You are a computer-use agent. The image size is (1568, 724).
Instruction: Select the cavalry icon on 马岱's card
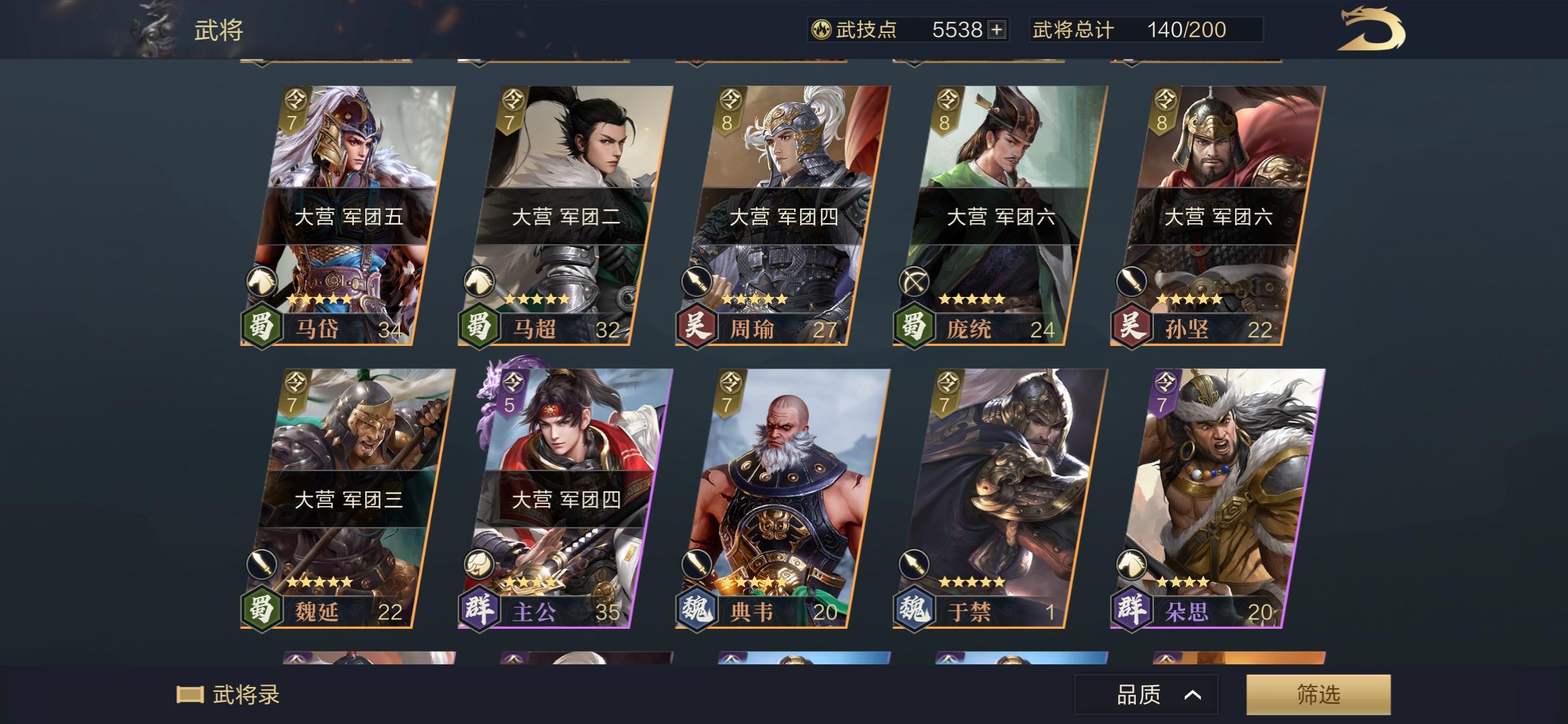(263, 282)
